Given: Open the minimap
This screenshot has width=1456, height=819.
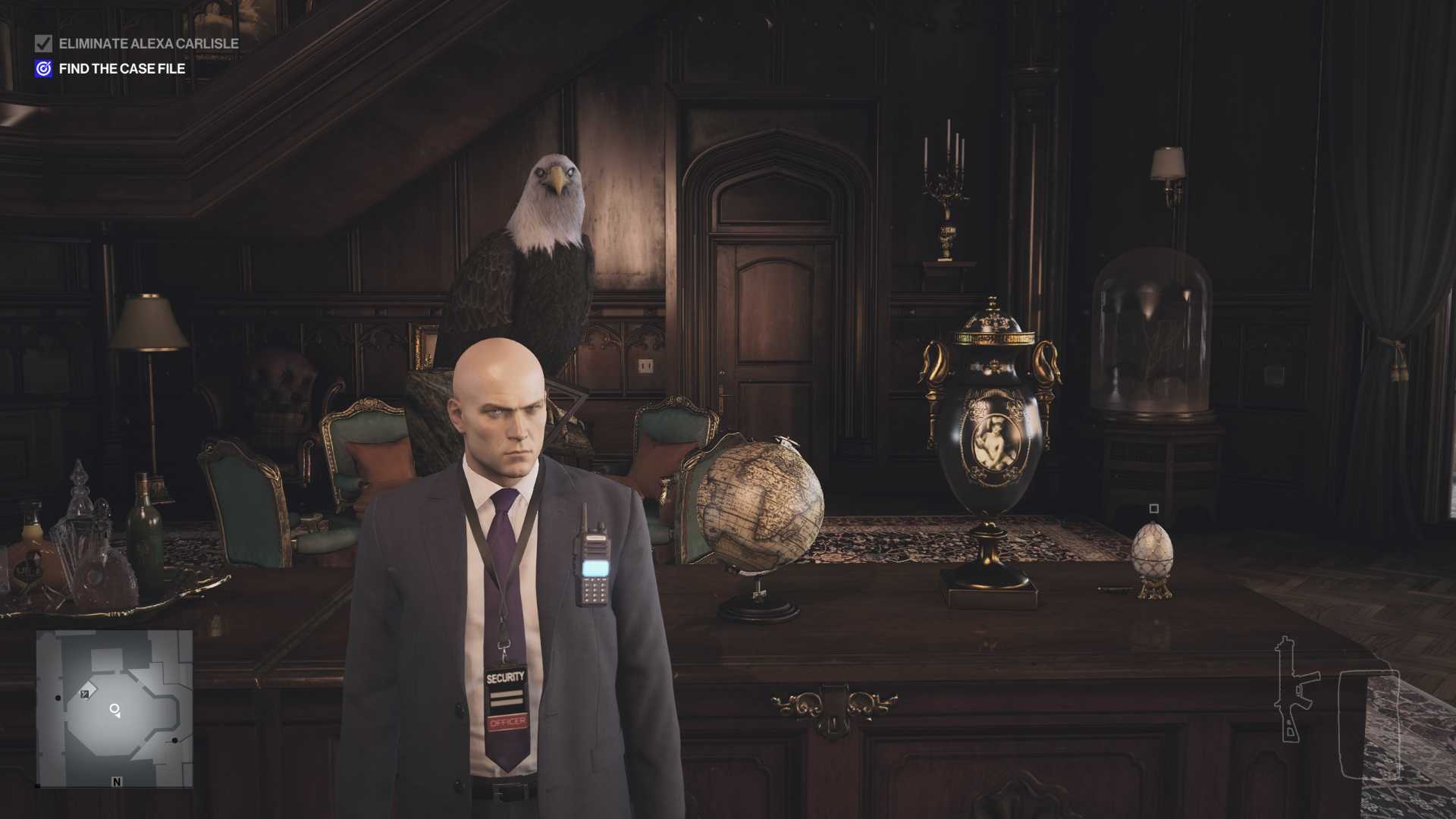Looking at the screenshot, I should click(114, 708).
